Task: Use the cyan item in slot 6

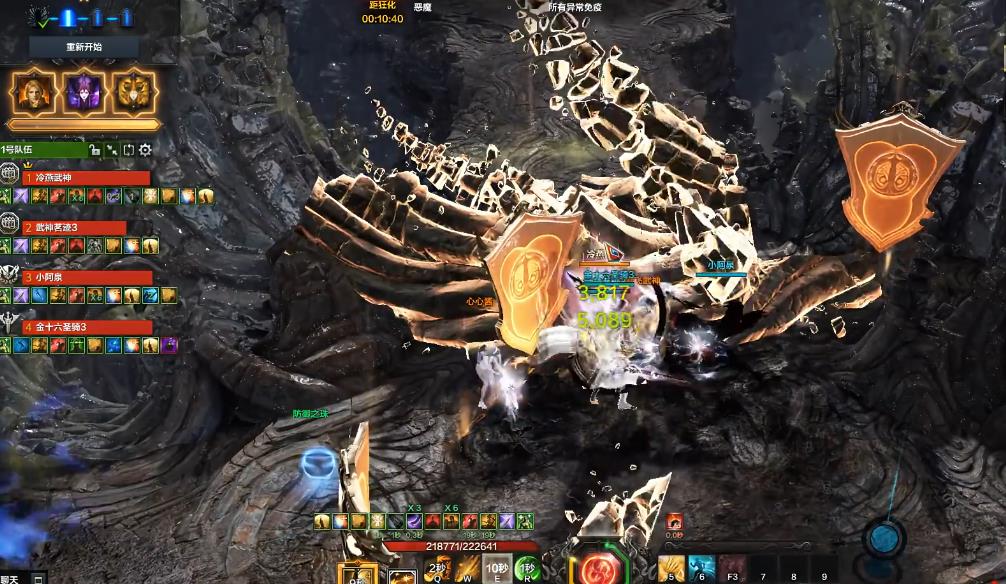Action: coord(701,570)
